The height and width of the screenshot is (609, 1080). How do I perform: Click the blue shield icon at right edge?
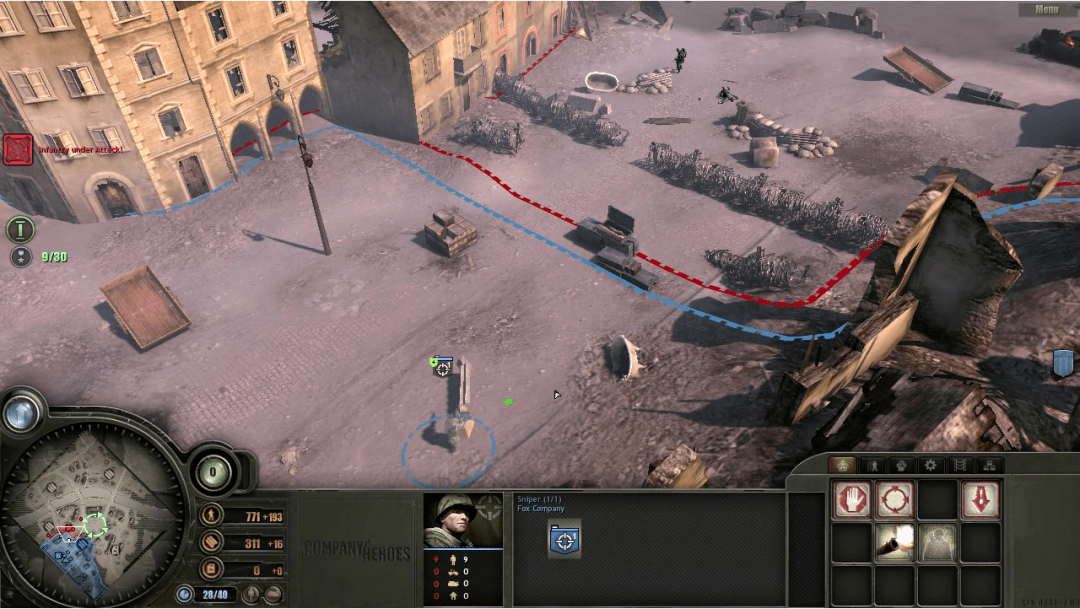point(1063,363)
